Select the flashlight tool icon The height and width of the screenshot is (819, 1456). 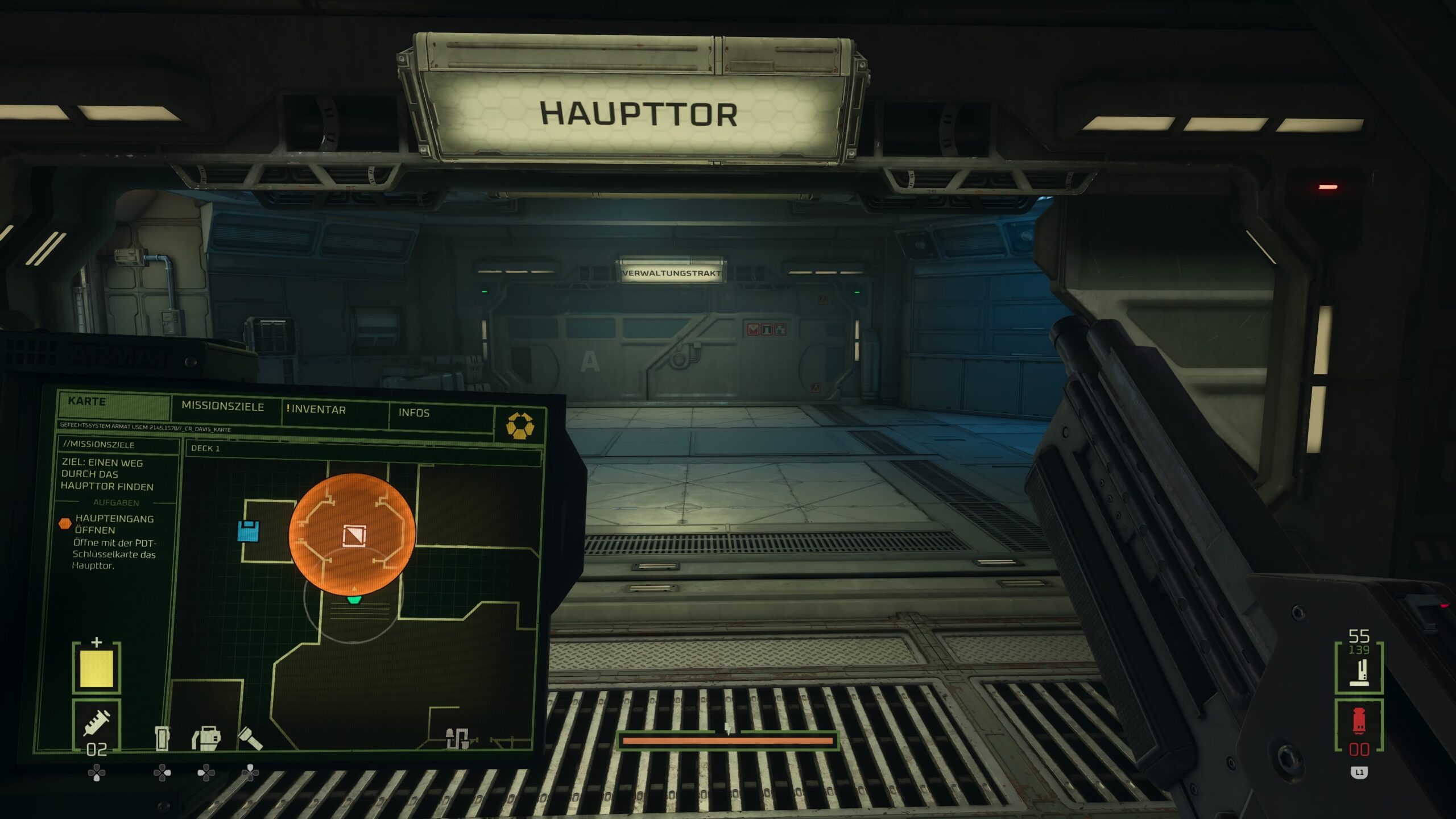pyautogui.click(x=250, y=738)
